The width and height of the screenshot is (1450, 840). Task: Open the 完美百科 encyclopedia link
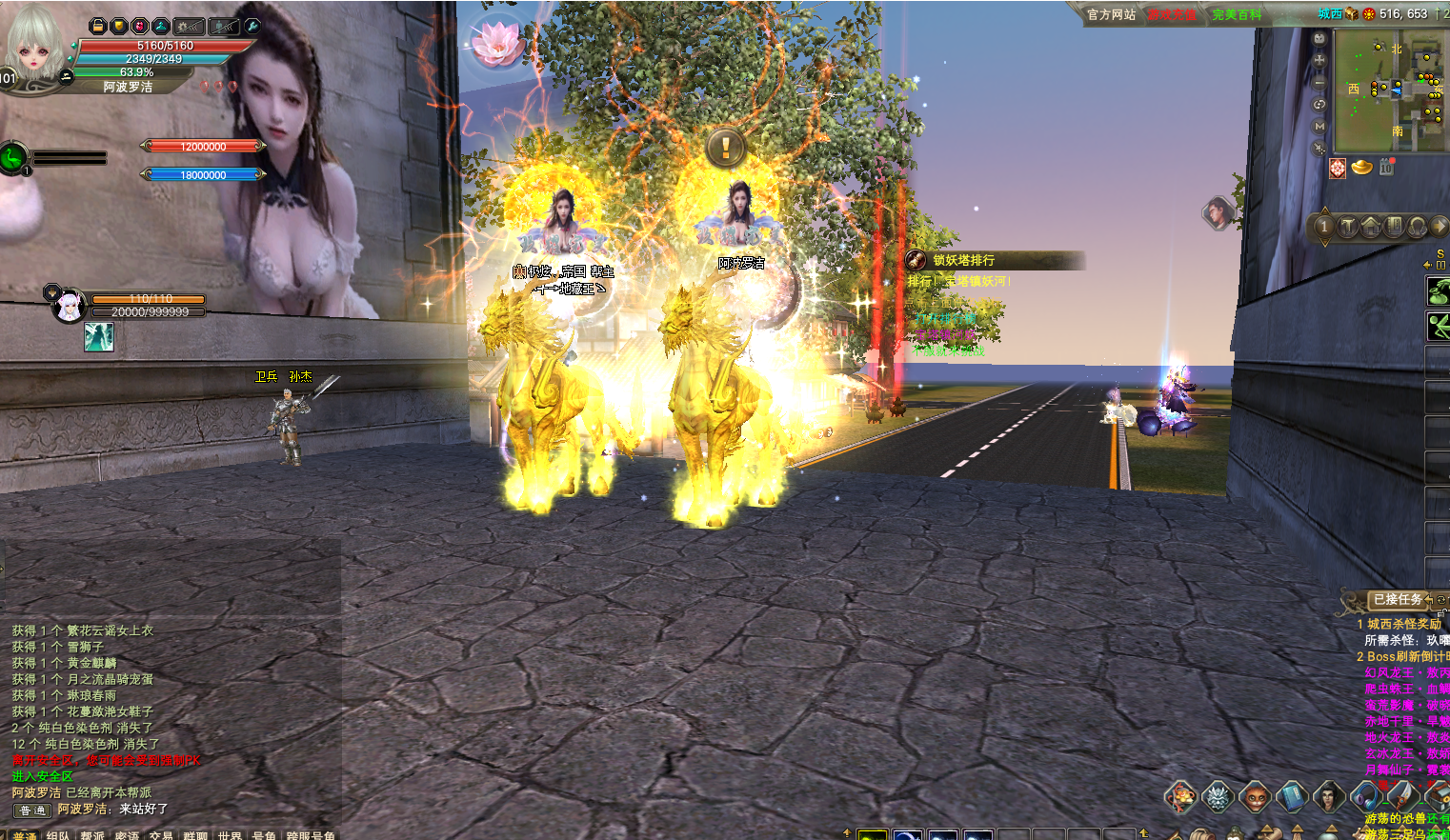click(x=1237, y=14)
